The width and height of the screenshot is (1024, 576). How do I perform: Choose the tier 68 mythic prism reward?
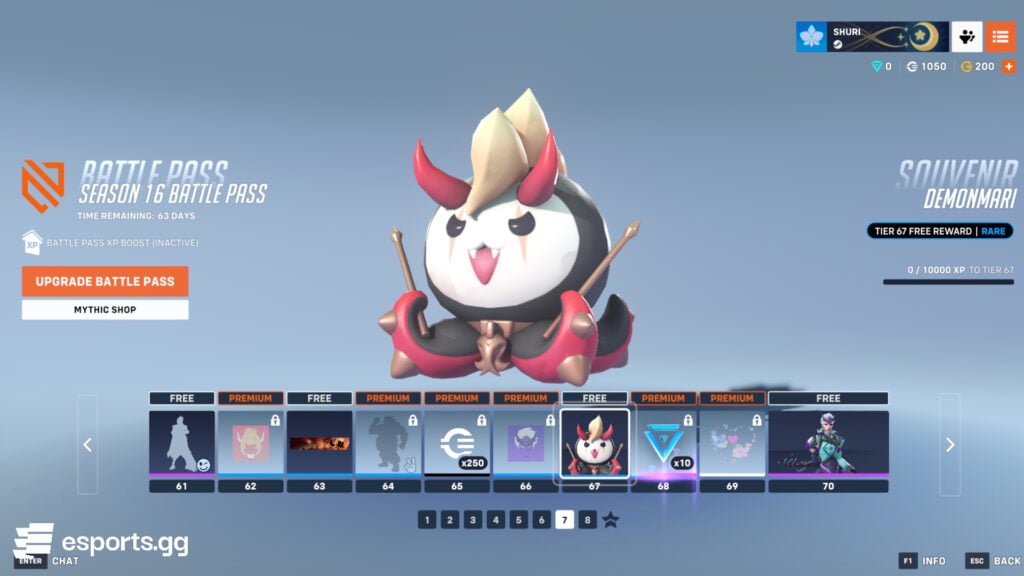coord(663,441)
